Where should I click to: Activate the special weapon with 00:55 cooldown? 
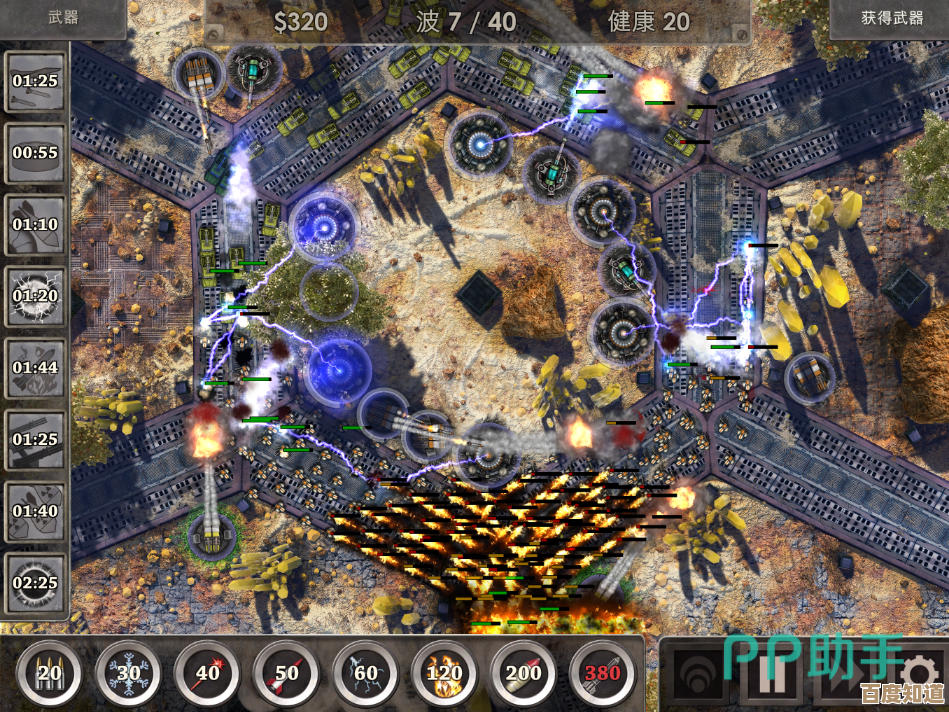35,153
